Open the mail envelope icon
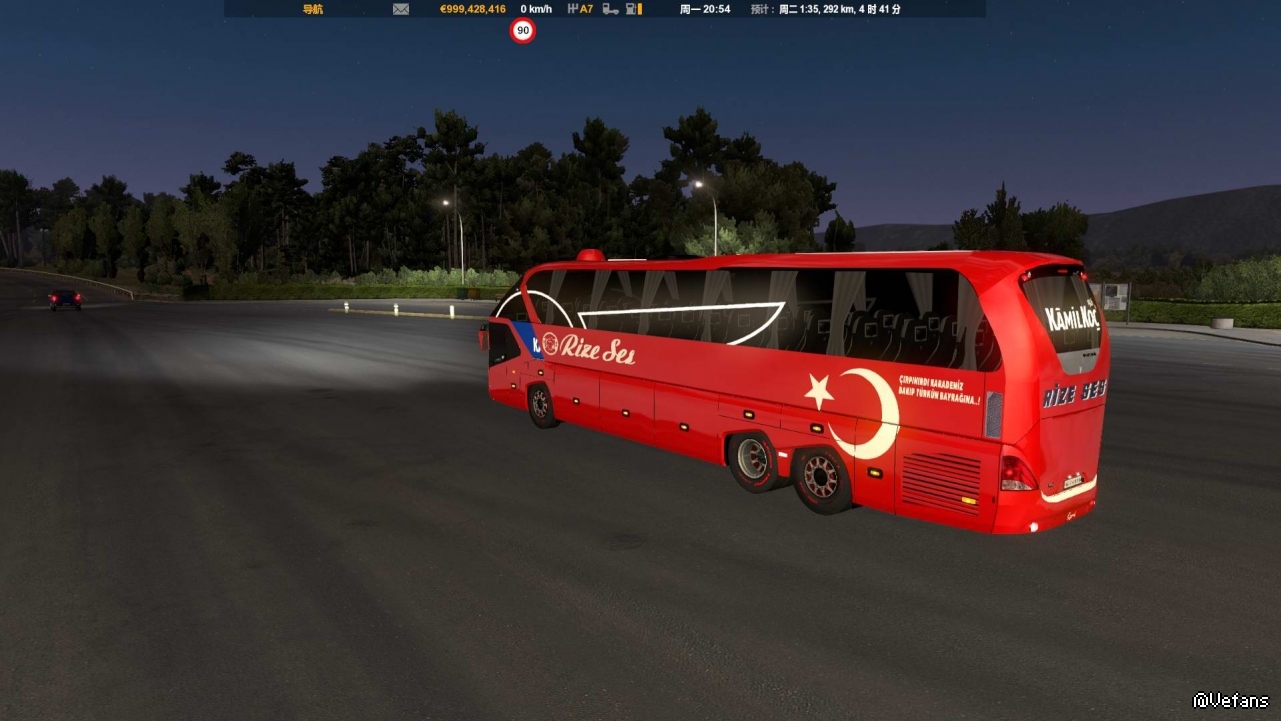 click(x=401, y=9)
